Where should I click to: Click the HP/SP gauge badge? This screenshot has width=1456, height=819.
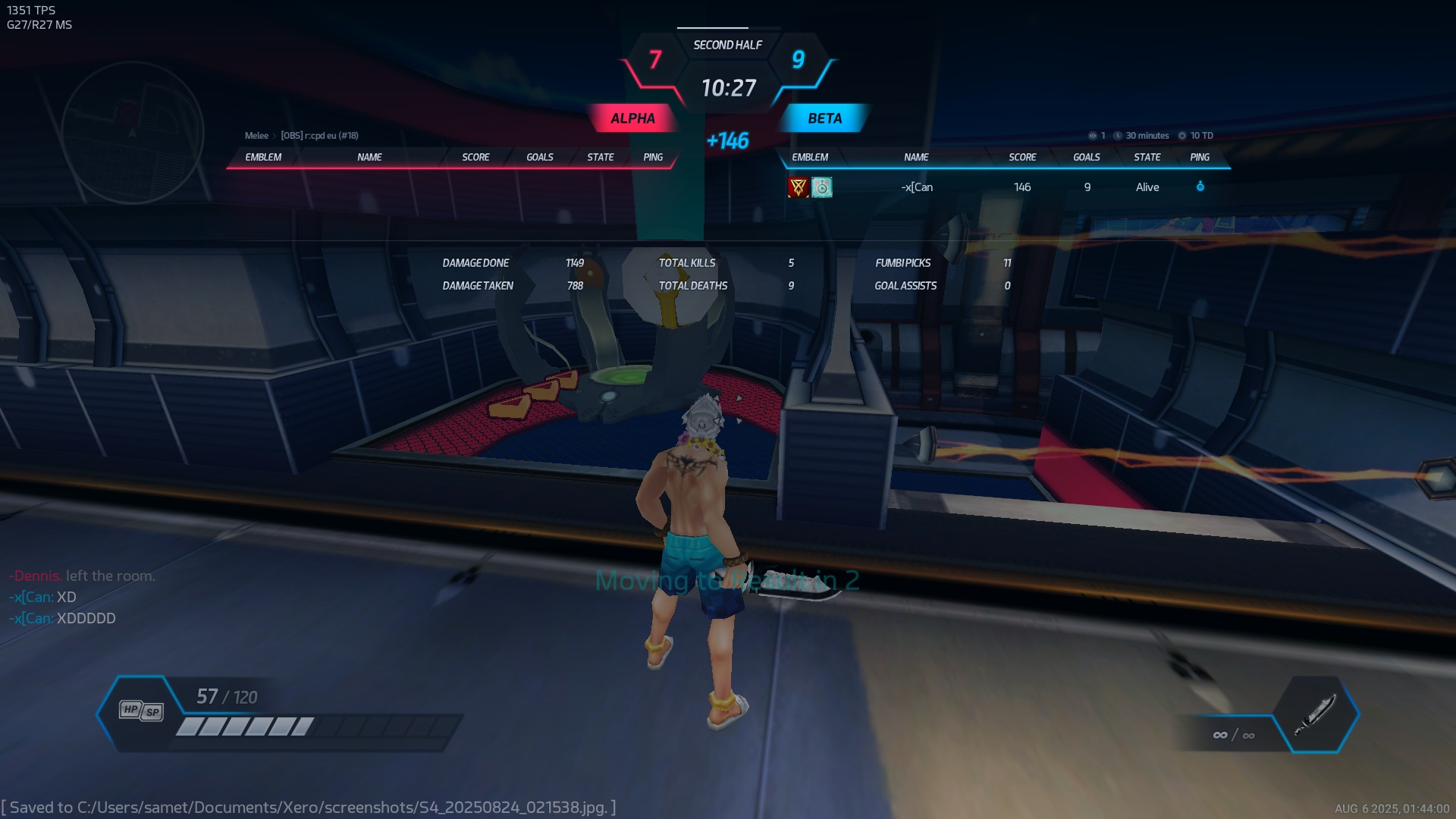coord(141,711)
